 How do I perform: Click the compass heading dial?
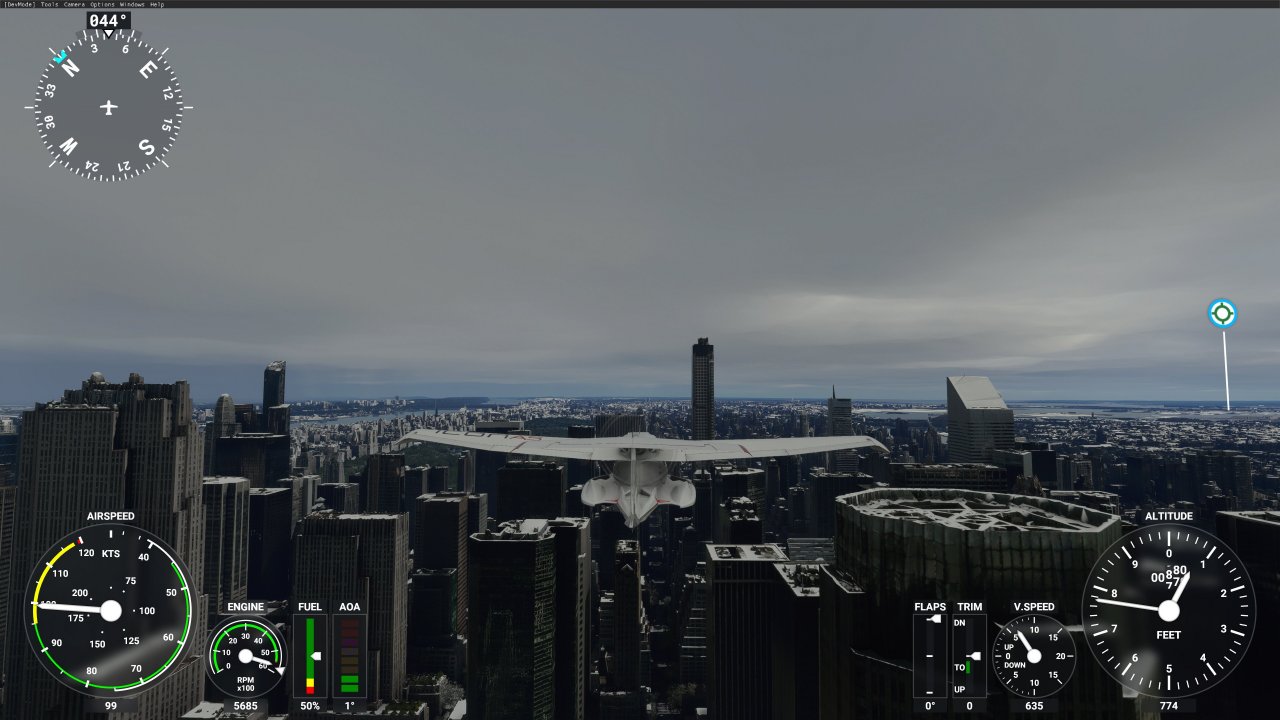pyautogui.click(x=109, y=107)
